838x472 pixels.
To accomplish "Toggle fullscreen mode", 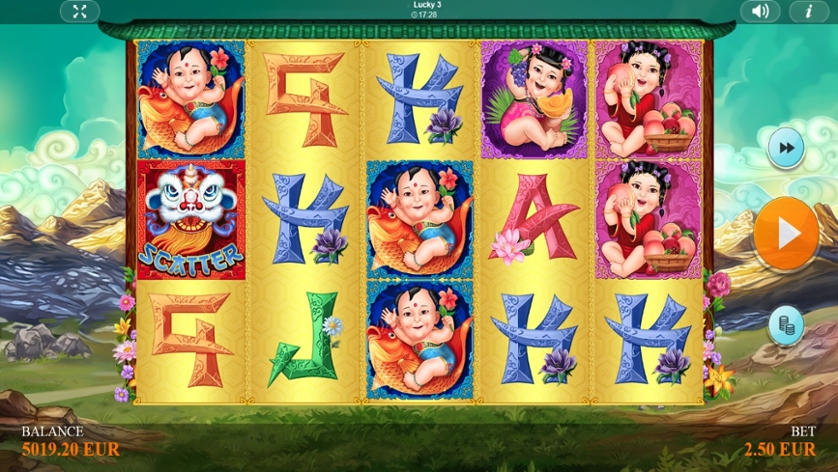I will pyautogui.click(x=80, y=11).
